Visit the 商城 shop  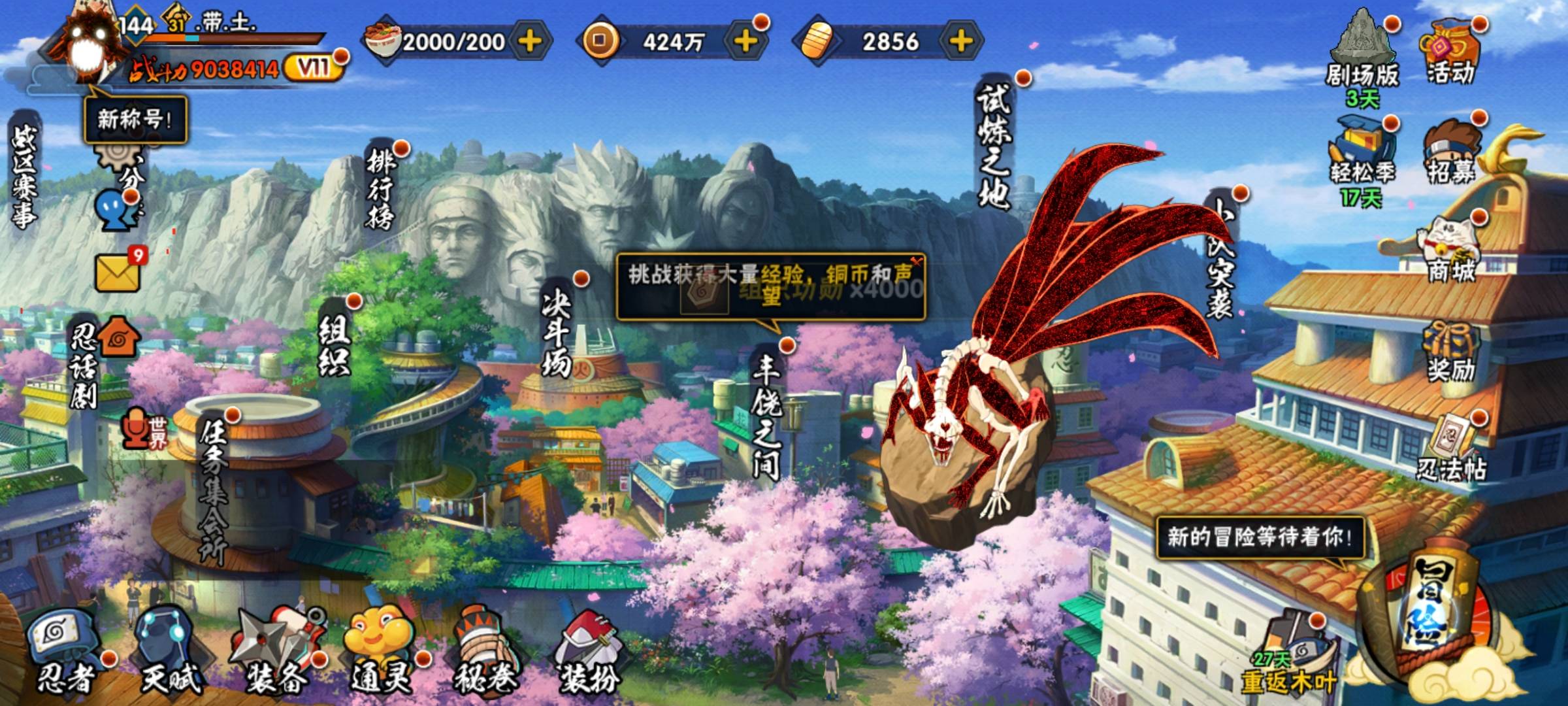pyautogui.click(x=1450, y=252)
